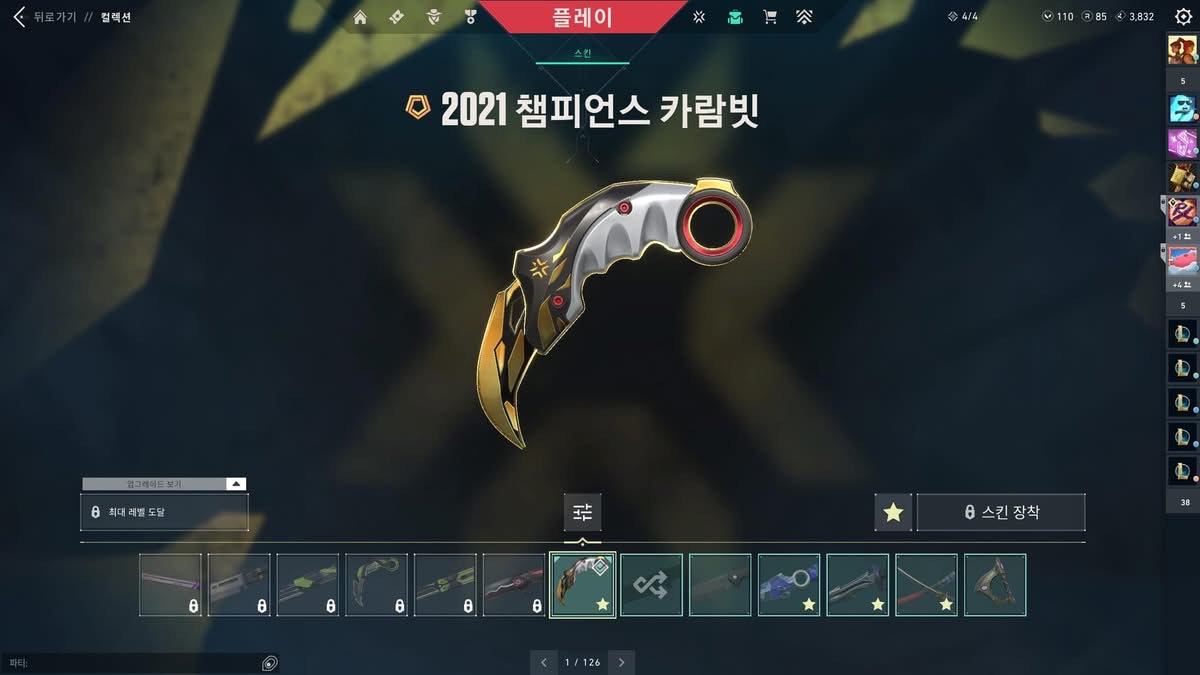Select the locked purple blade thumbnail
The image size is (1200, 675).
[x=170, y=585]
